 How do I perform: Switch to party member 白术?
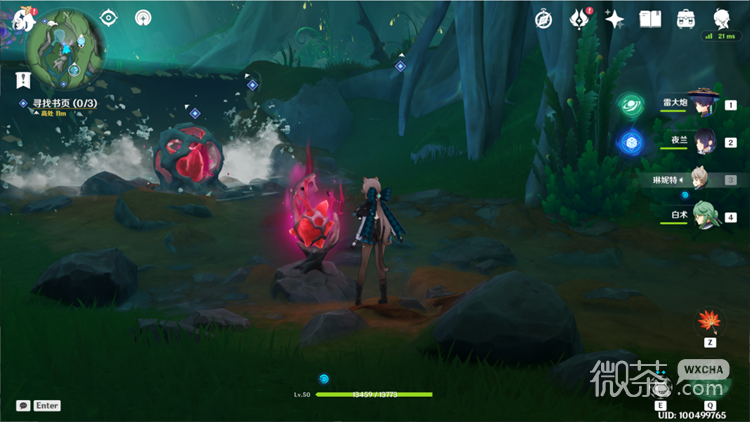pyautogui.click(x=706, y=216)
